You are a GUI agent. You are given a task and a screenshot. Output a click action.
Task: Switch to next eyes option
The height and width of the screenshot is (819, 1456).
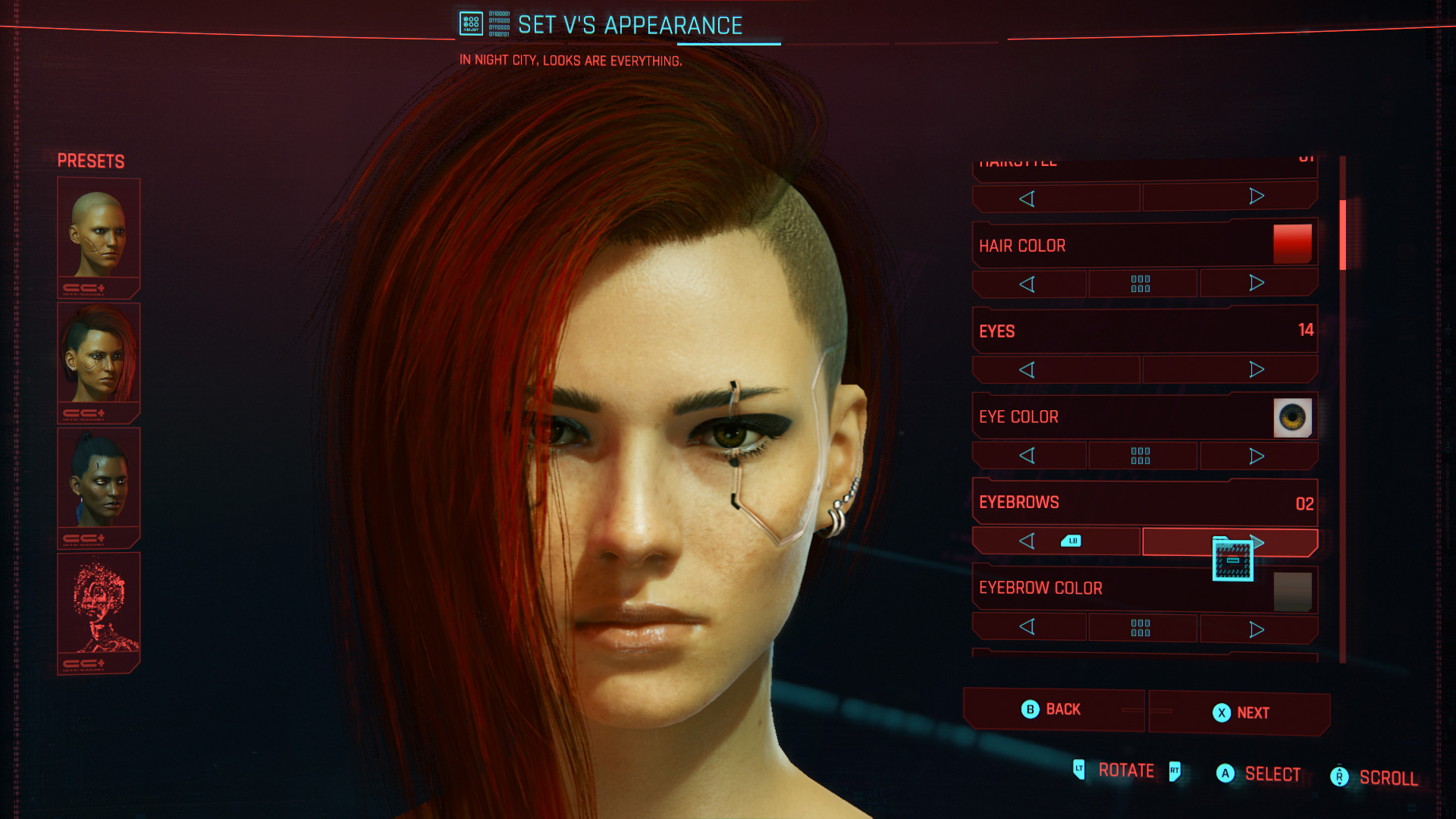pyautogui.click(x=1257, y=369)
